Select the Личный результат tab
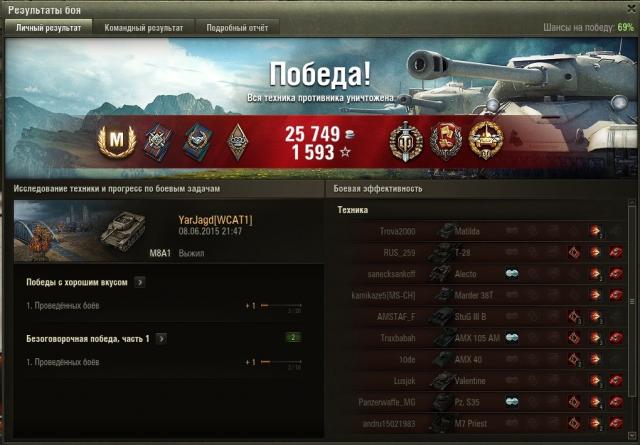 click(x=47, y=28)
